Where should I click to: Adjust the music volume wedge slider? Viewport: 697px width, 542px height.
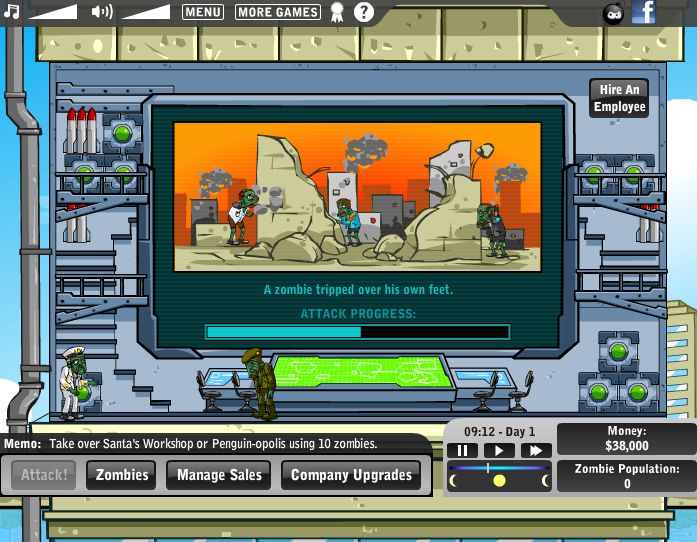pos(52,12)
